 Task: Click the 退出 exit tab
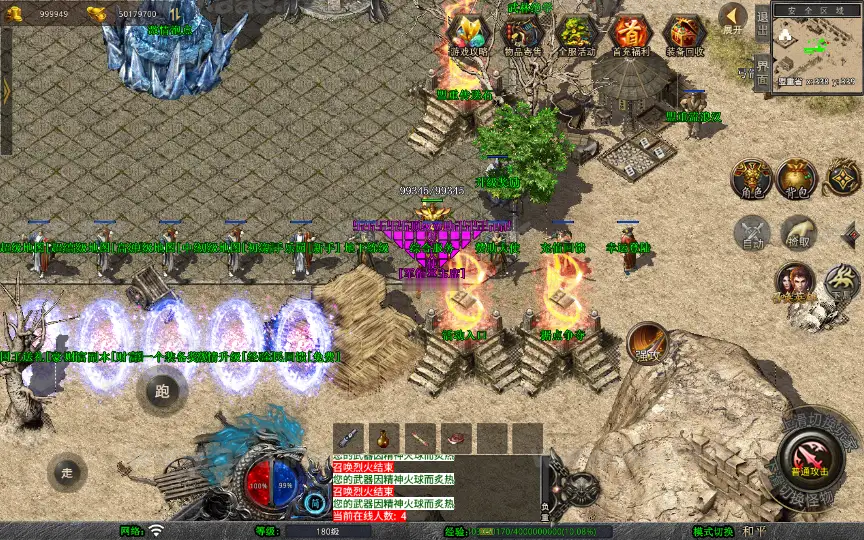(x=762, y=22)
